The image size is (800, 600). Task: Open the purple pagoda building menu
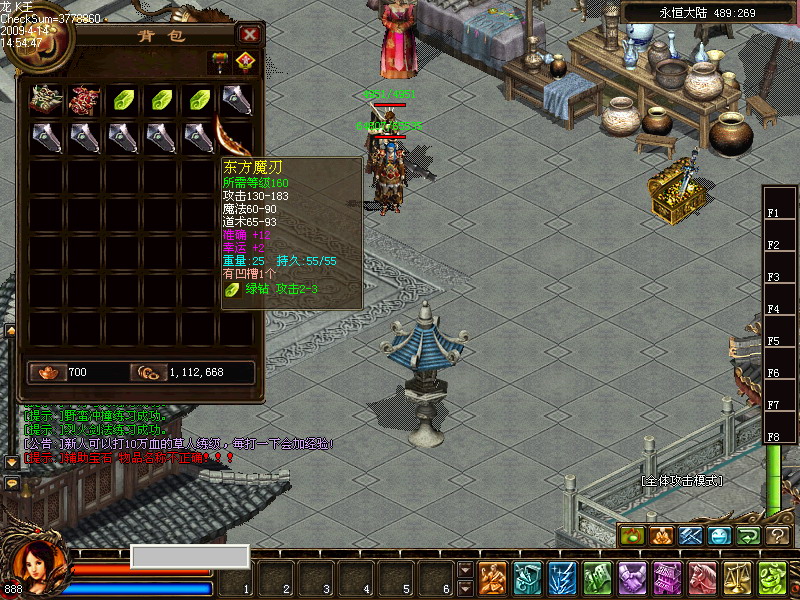[667, 578]
